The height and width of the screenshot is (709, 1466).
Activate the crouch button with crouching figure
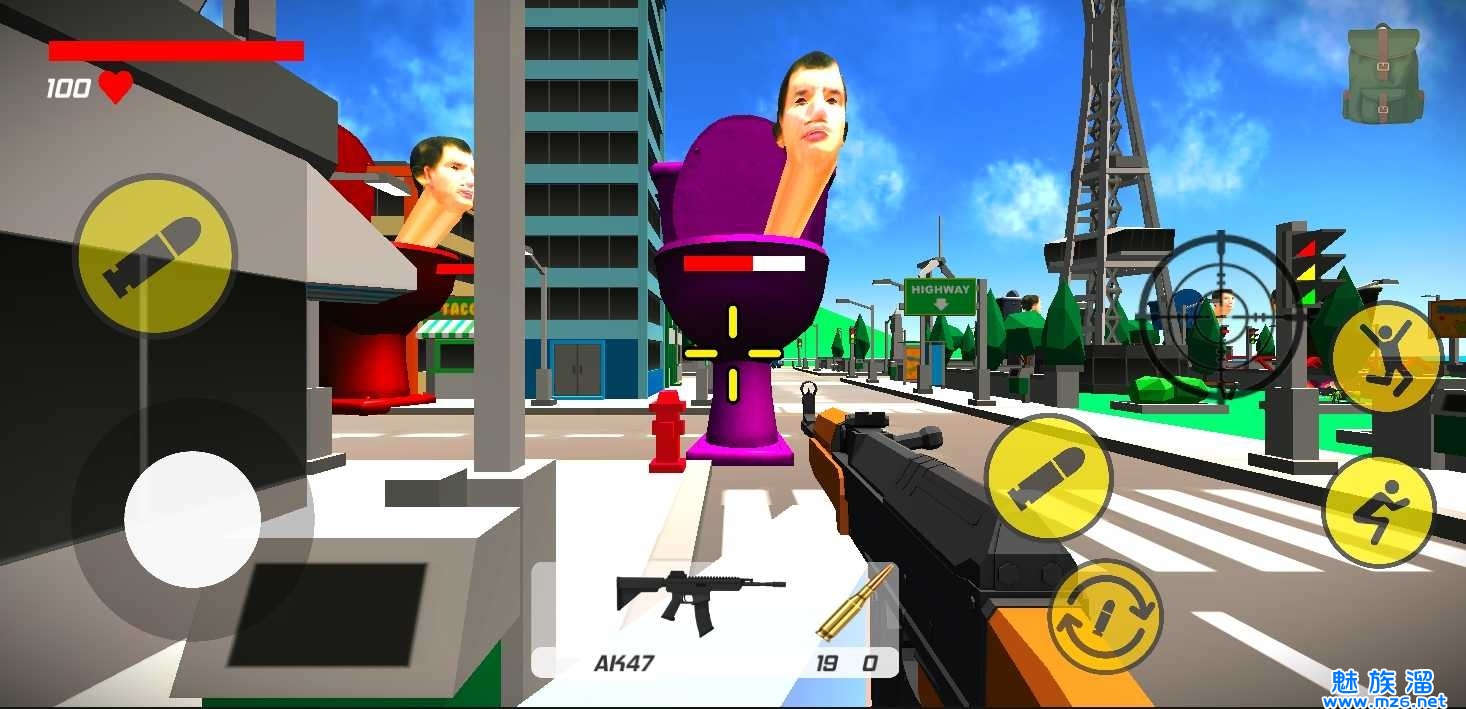1379,511
